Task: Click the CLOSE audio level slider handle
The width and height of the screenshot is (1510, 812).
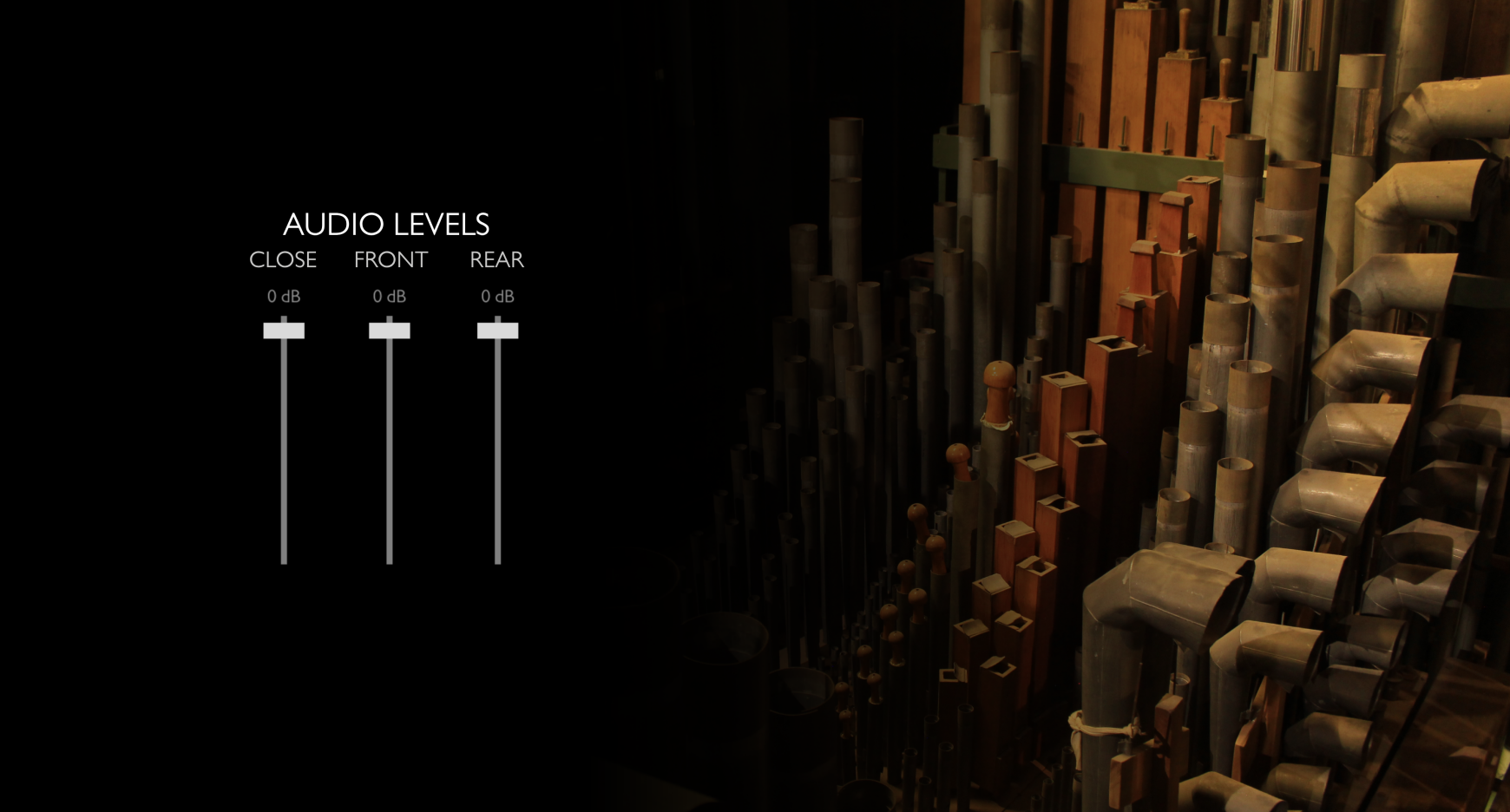Action: coord(284,331)
